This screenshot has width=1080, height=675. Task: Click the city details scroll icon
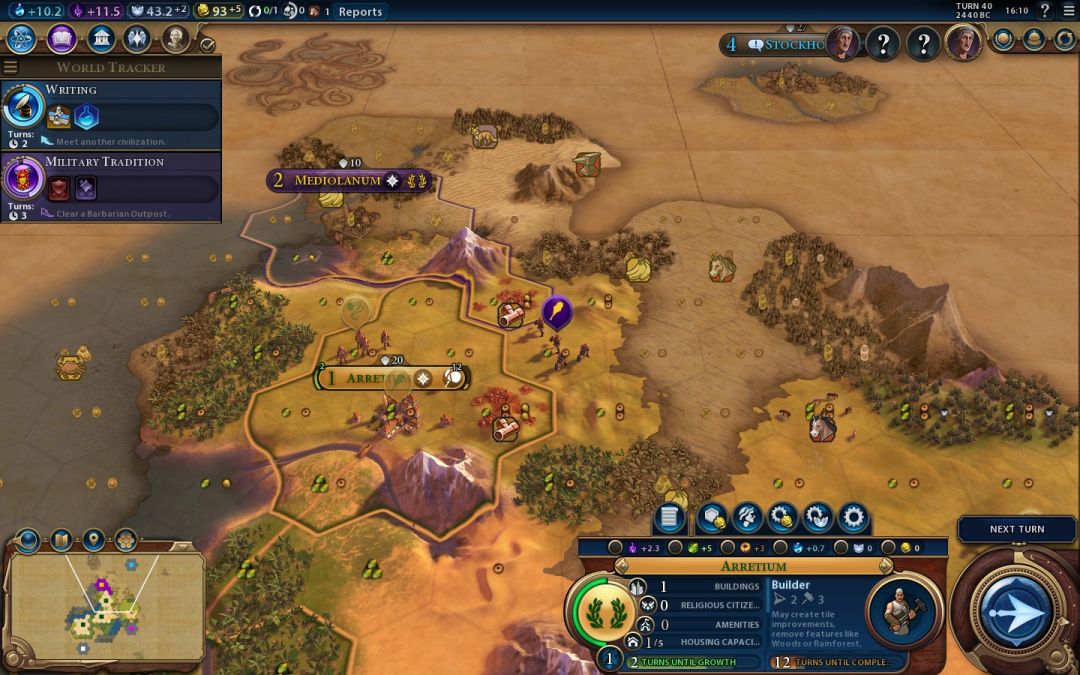coord(669,518)
